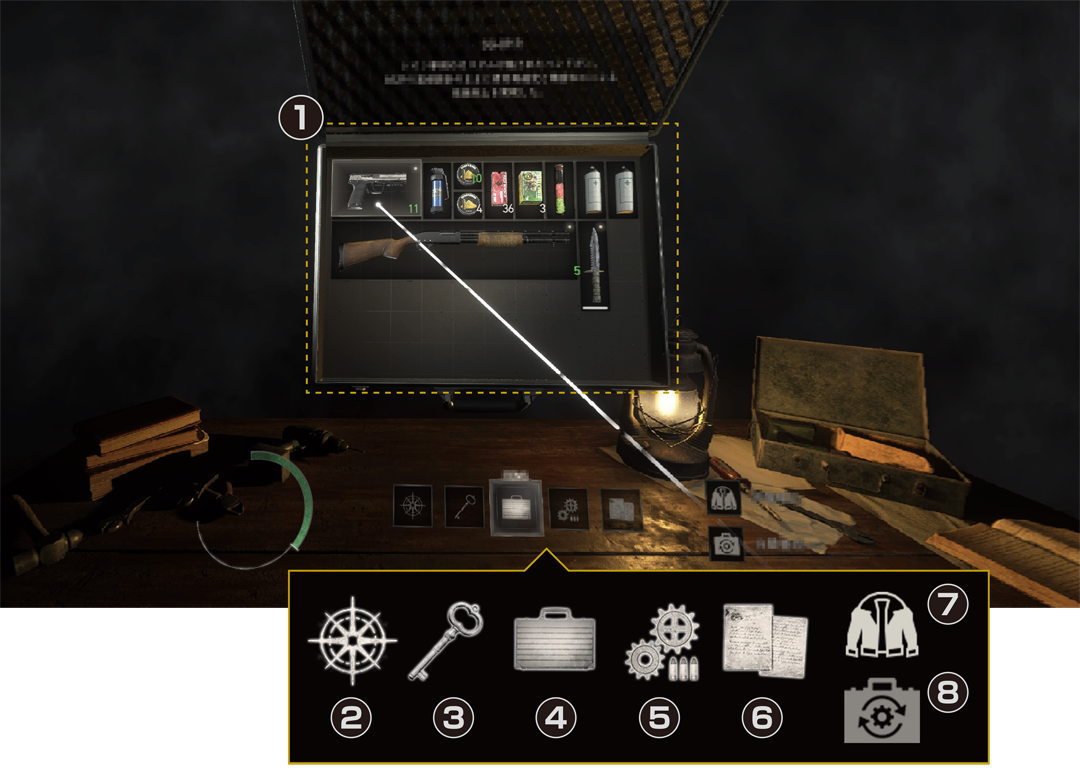Select the pump-action shotgun in the case
Viewport: 1080px width, 777px height.
coord(452,250)
